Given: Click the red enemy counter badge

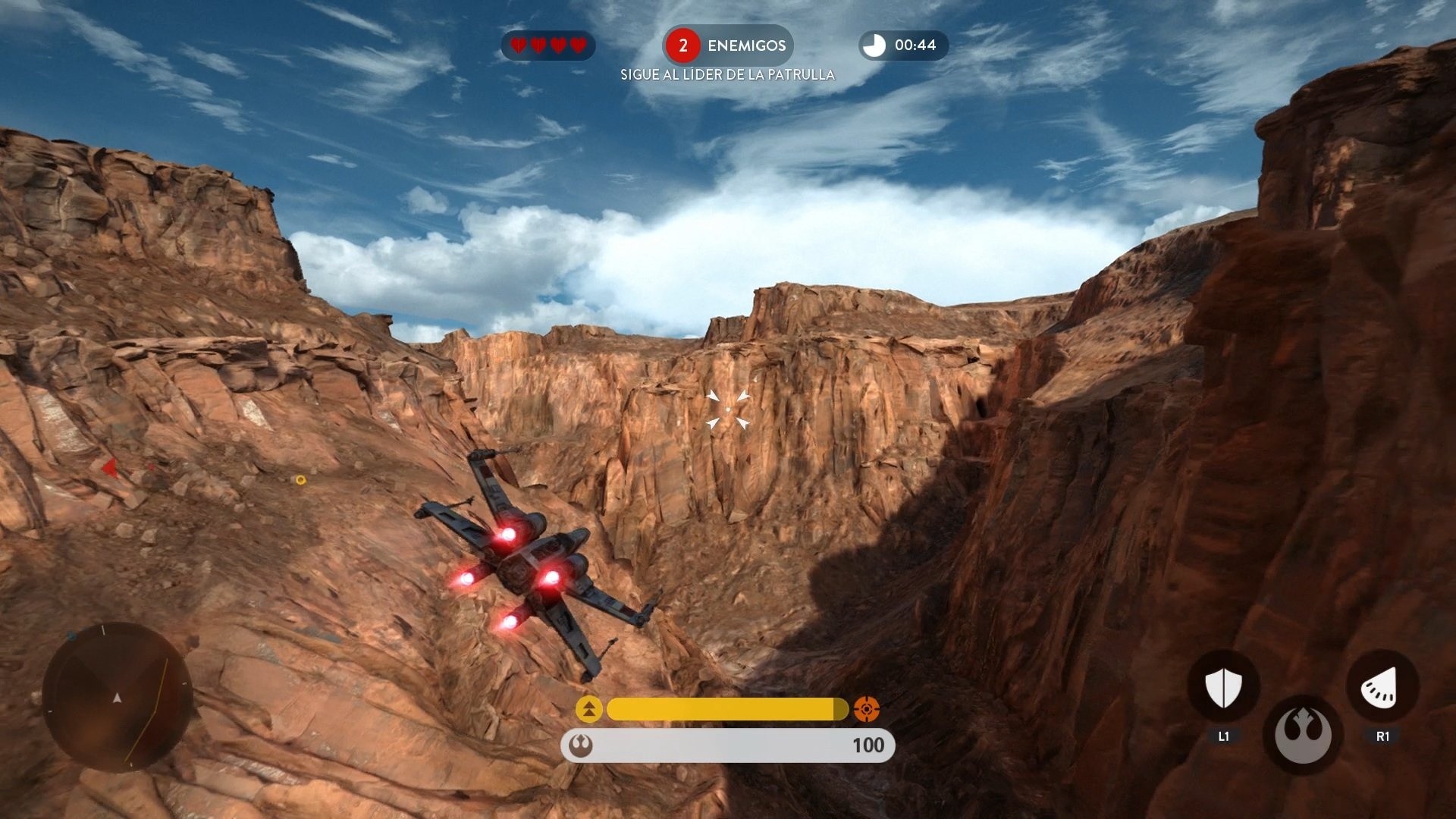Looking at the screenshot, I should [683, 45].
